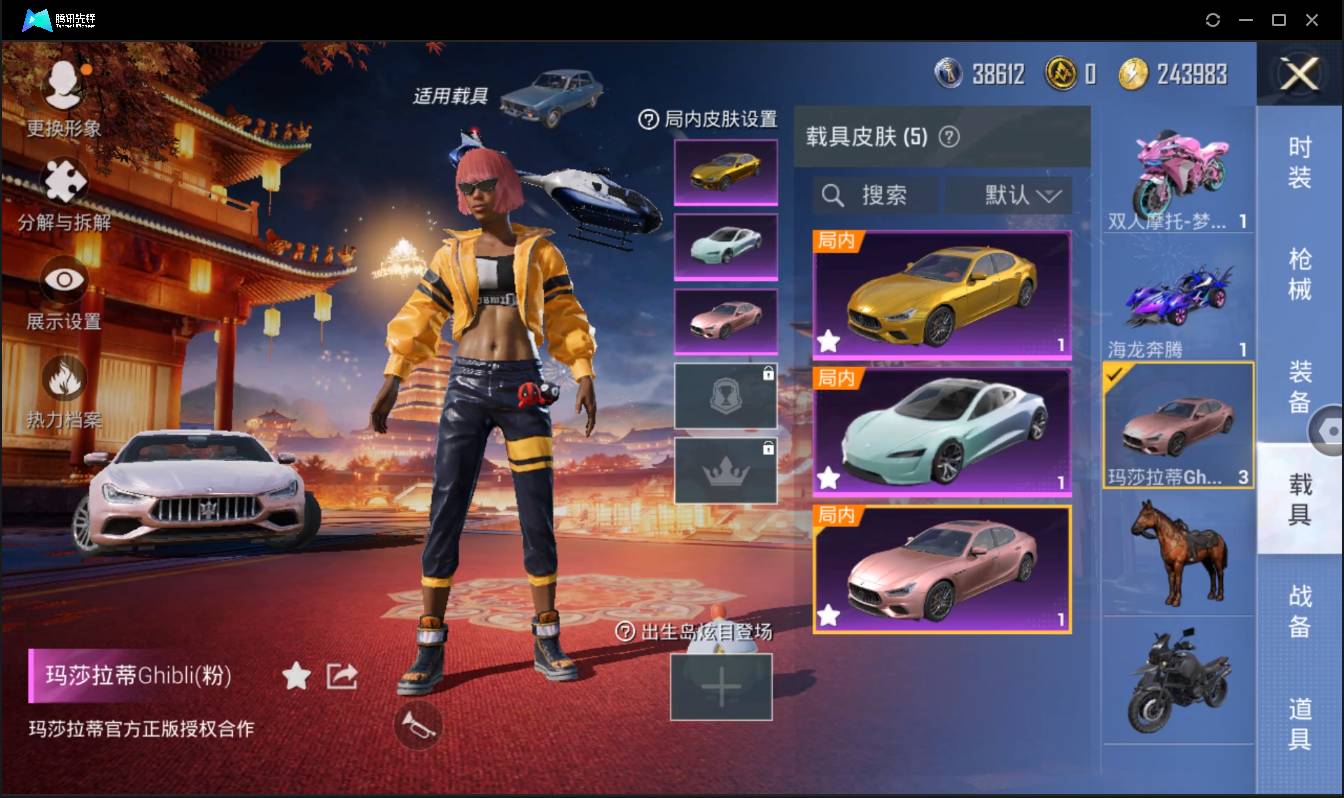Close the vehicle skin panel with the X

(1299, 75)
